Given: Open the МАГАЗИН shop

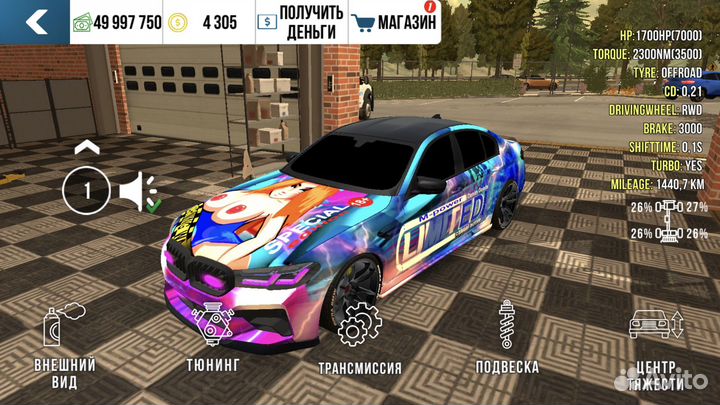Looking at the screenshot, I should pos(395,21).
